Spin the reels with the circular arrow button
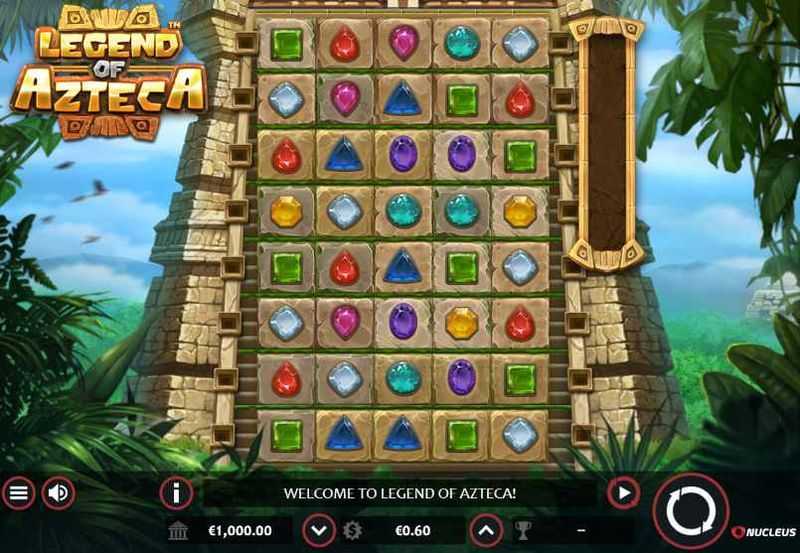Image resolution: width=800 pixels, height=553 pixels. click(690, 511)
